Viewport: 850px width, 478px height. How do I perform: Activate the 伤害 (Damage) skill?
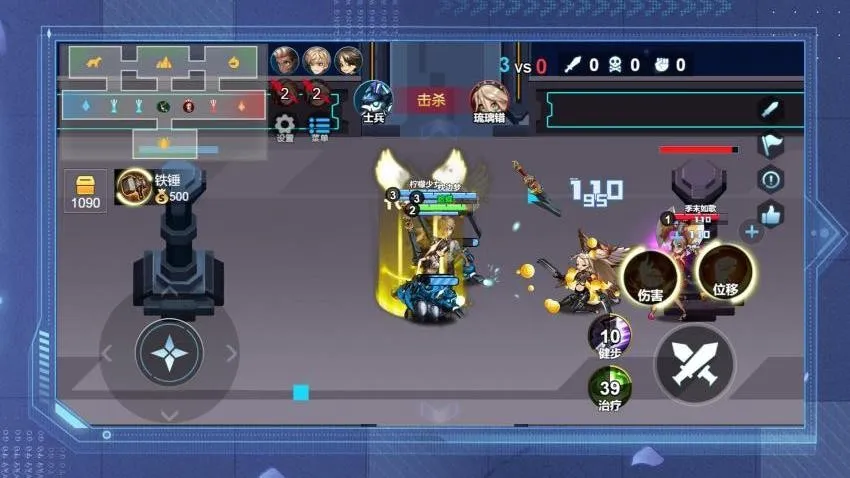point(650,277)
